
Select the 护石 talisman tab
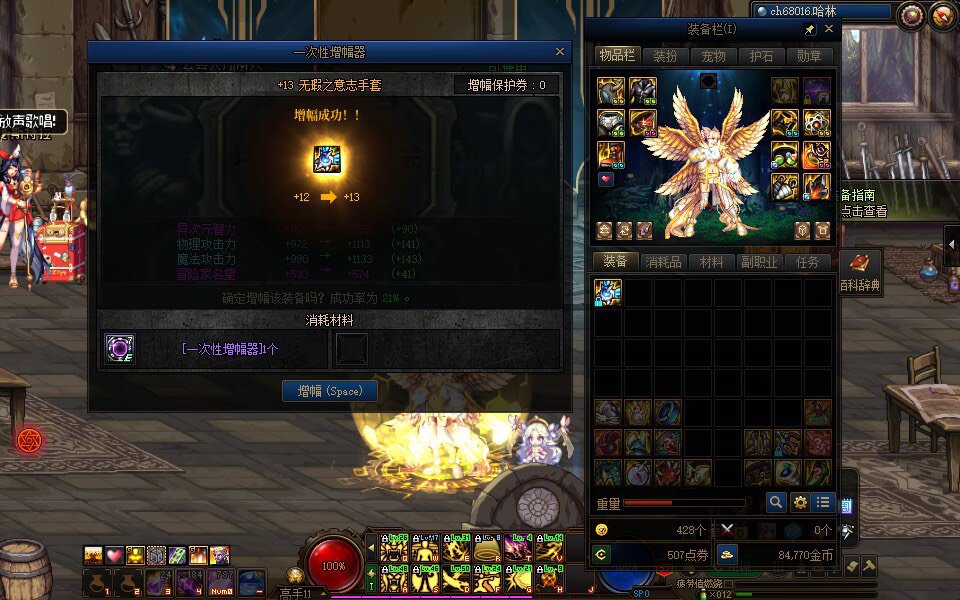click(x=762, y=56)
